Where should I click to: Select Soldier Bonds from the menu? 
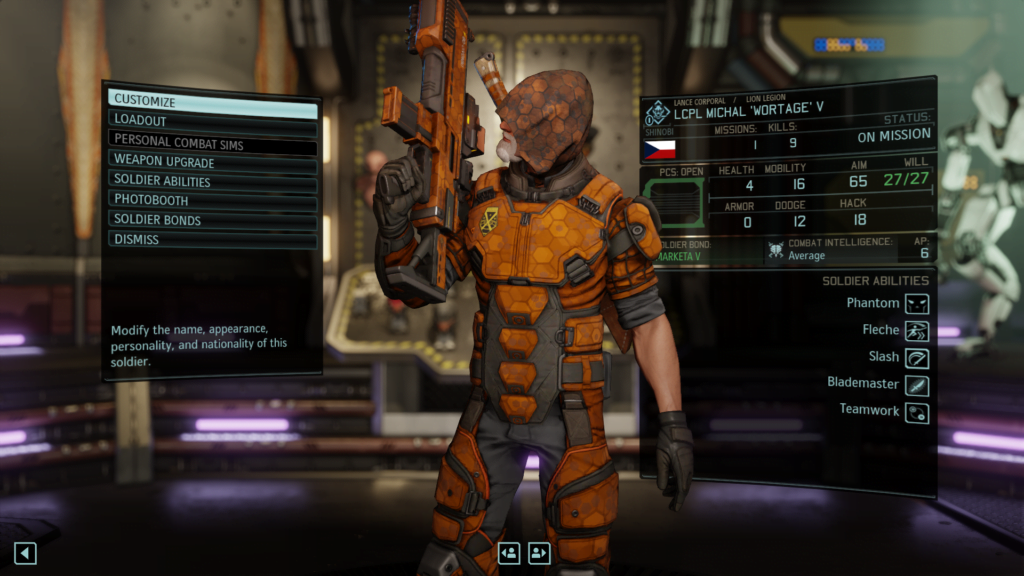point(212,220)
